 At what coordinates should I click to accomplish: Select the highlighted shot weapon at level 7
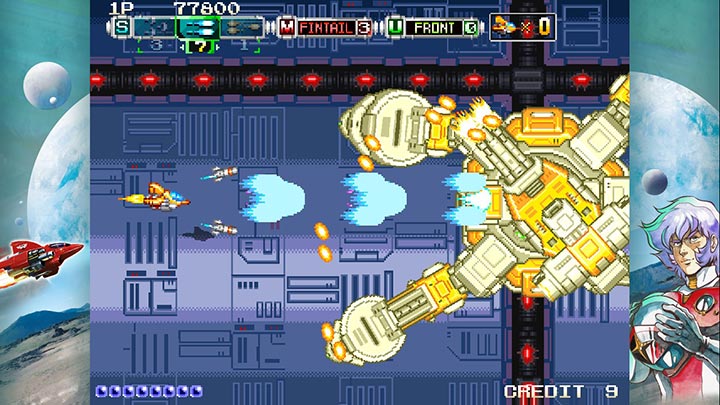pos(199,28)
